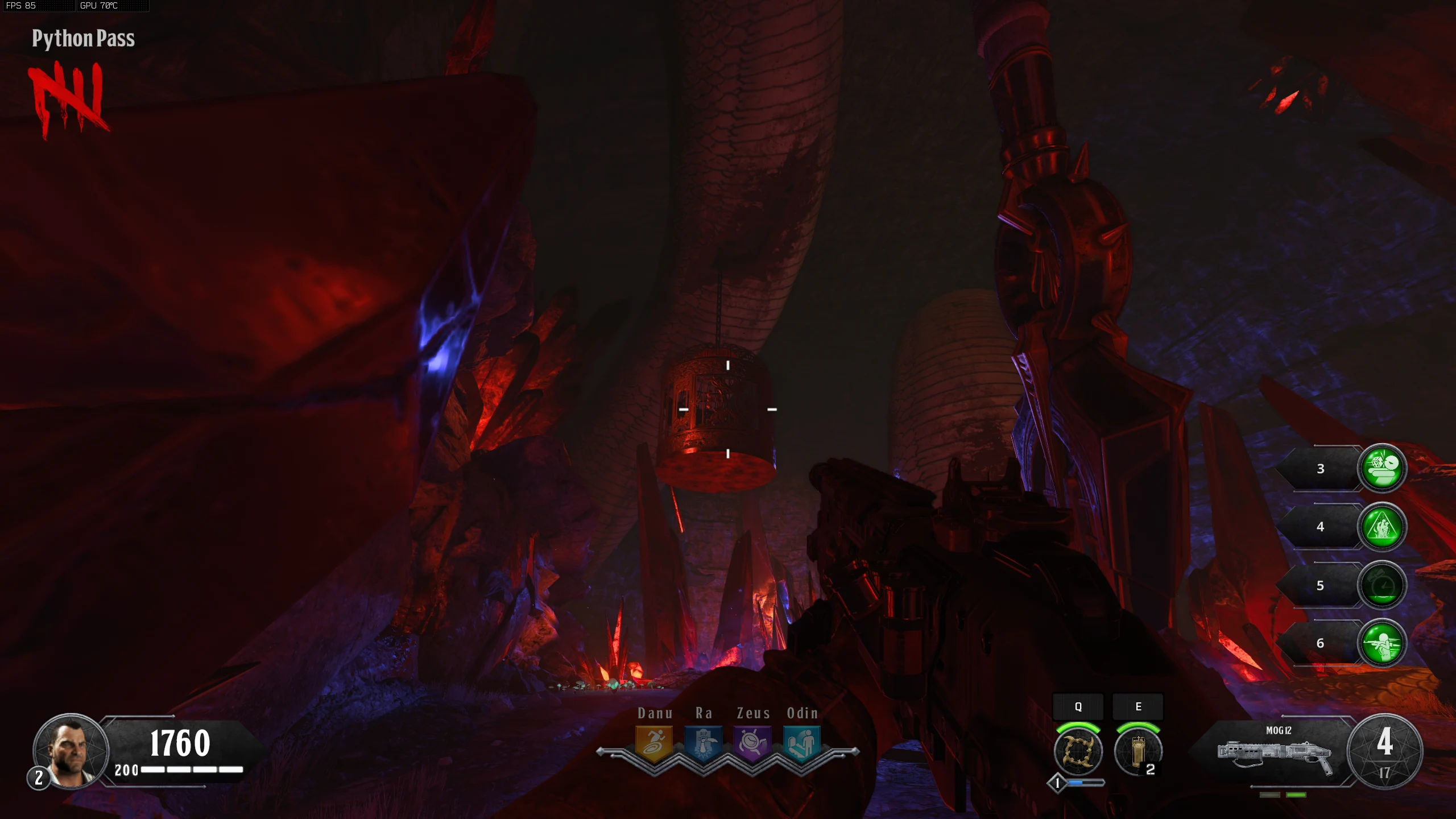Select the recharging stopwatch elixir

(x=1382, y=585)
